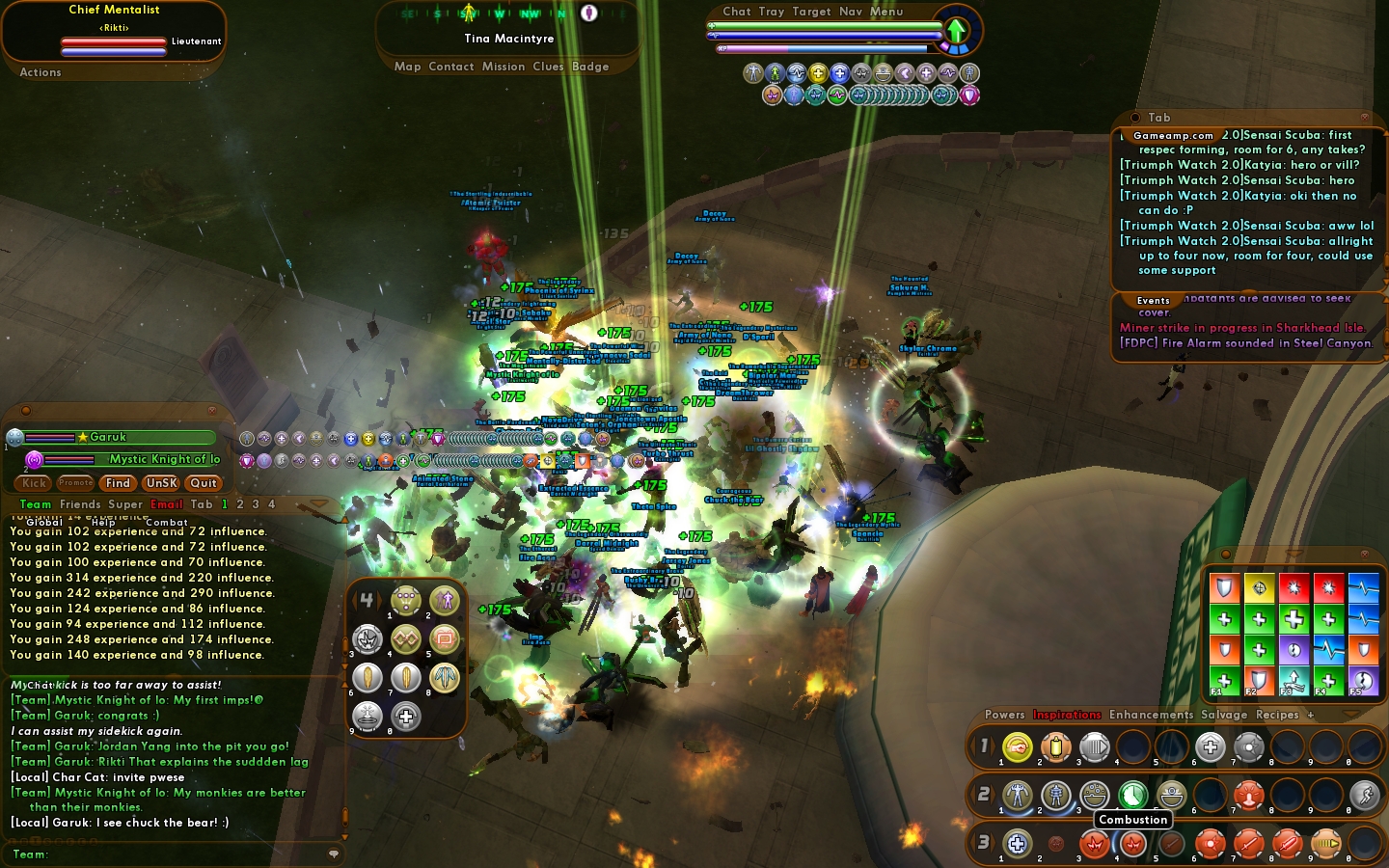Open the Map window
Screen dimensions: 1389x868
coord(407,67)
